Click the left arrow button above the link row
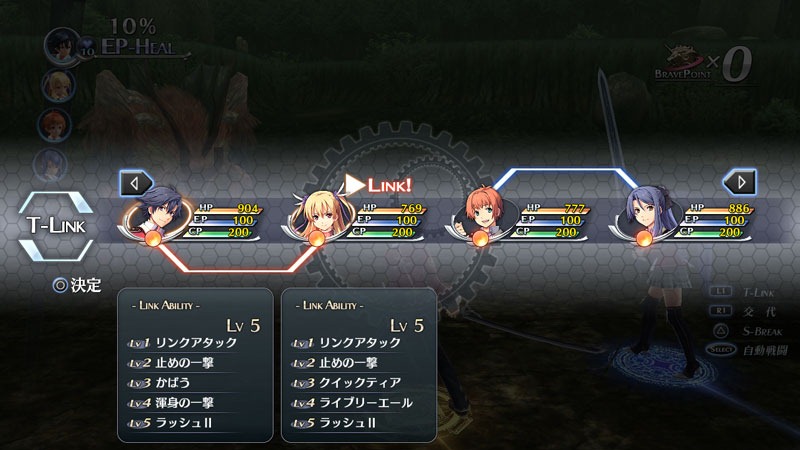800x450 pixels. [136, 184]
